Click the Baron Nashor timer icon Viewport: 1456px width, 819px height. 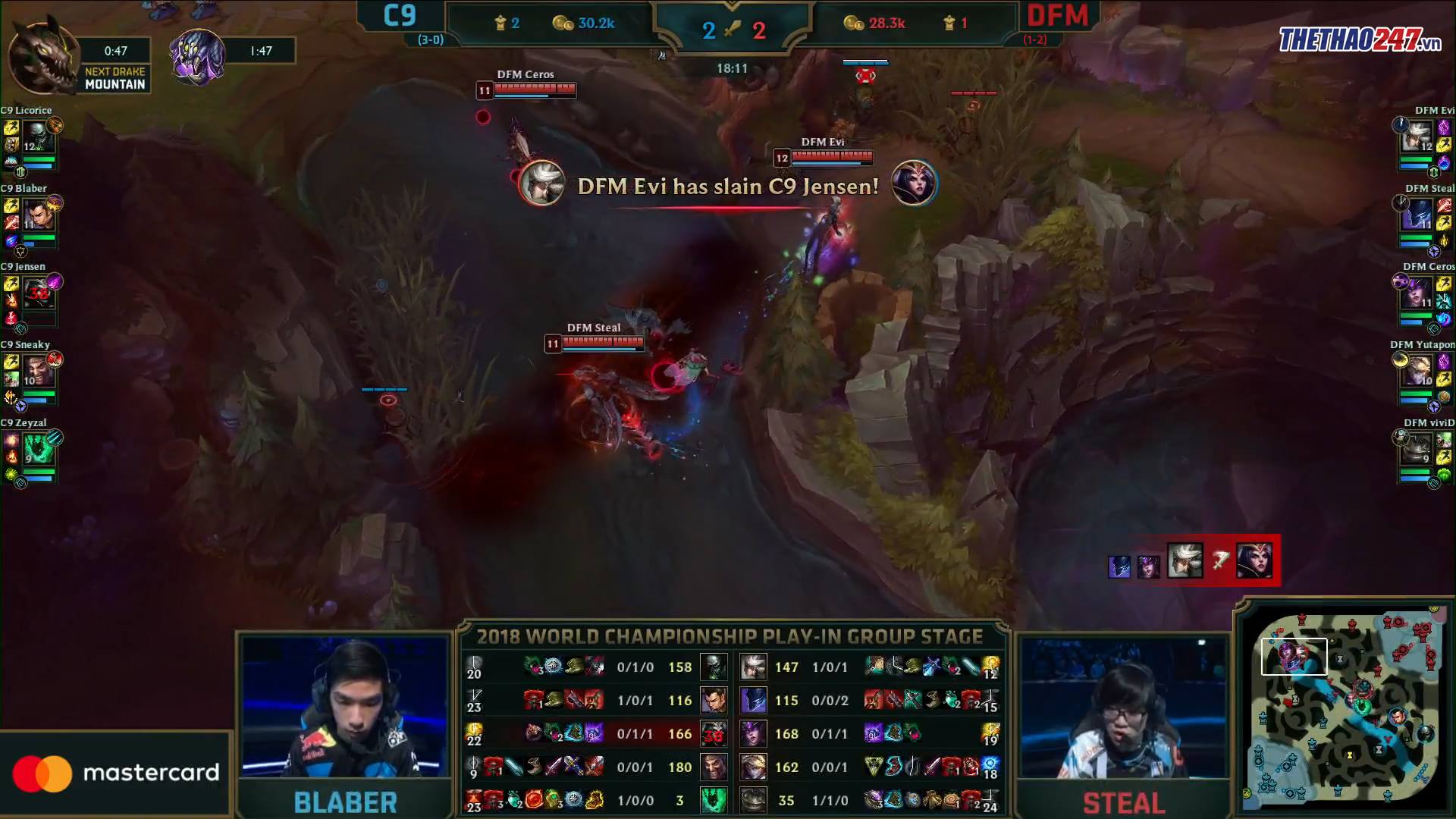point(197,55)
